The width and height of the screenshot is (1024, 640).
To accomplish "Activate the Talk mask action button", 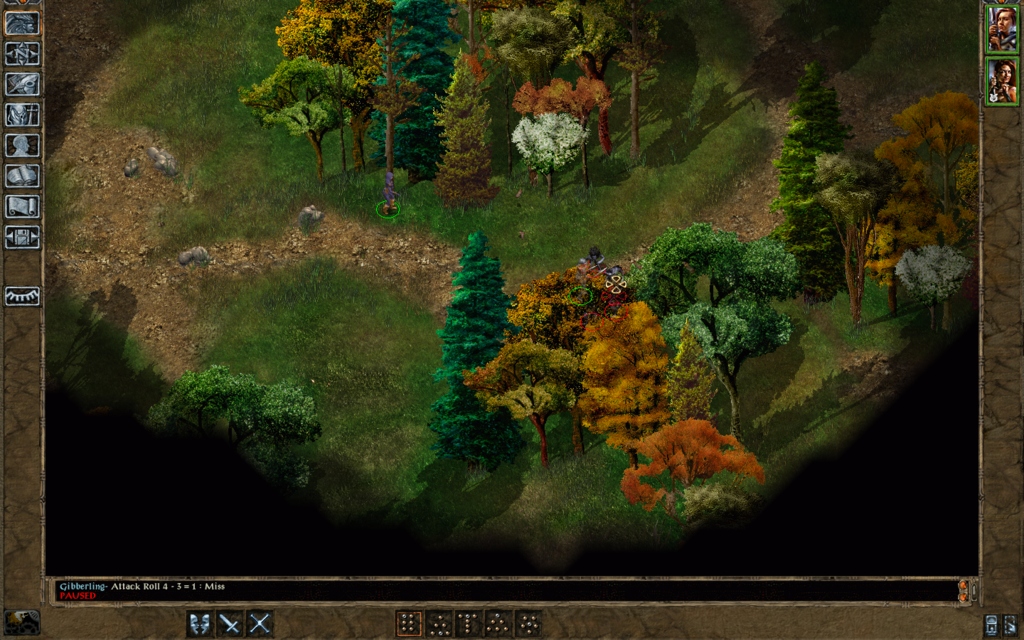I will point(201,623).
